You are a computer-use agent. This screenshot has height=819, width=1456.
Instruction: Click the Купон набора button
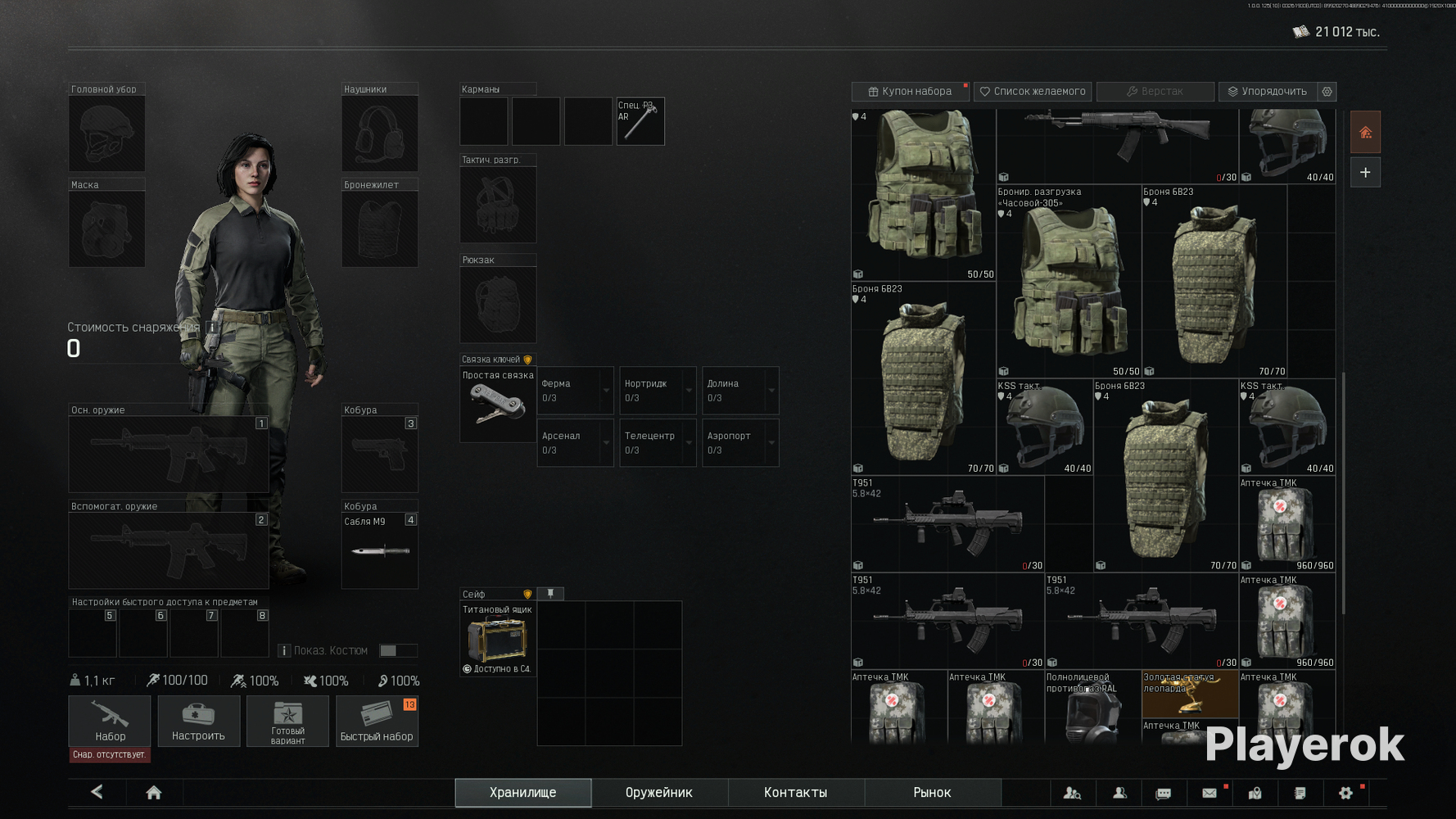(x=910, y=91)
